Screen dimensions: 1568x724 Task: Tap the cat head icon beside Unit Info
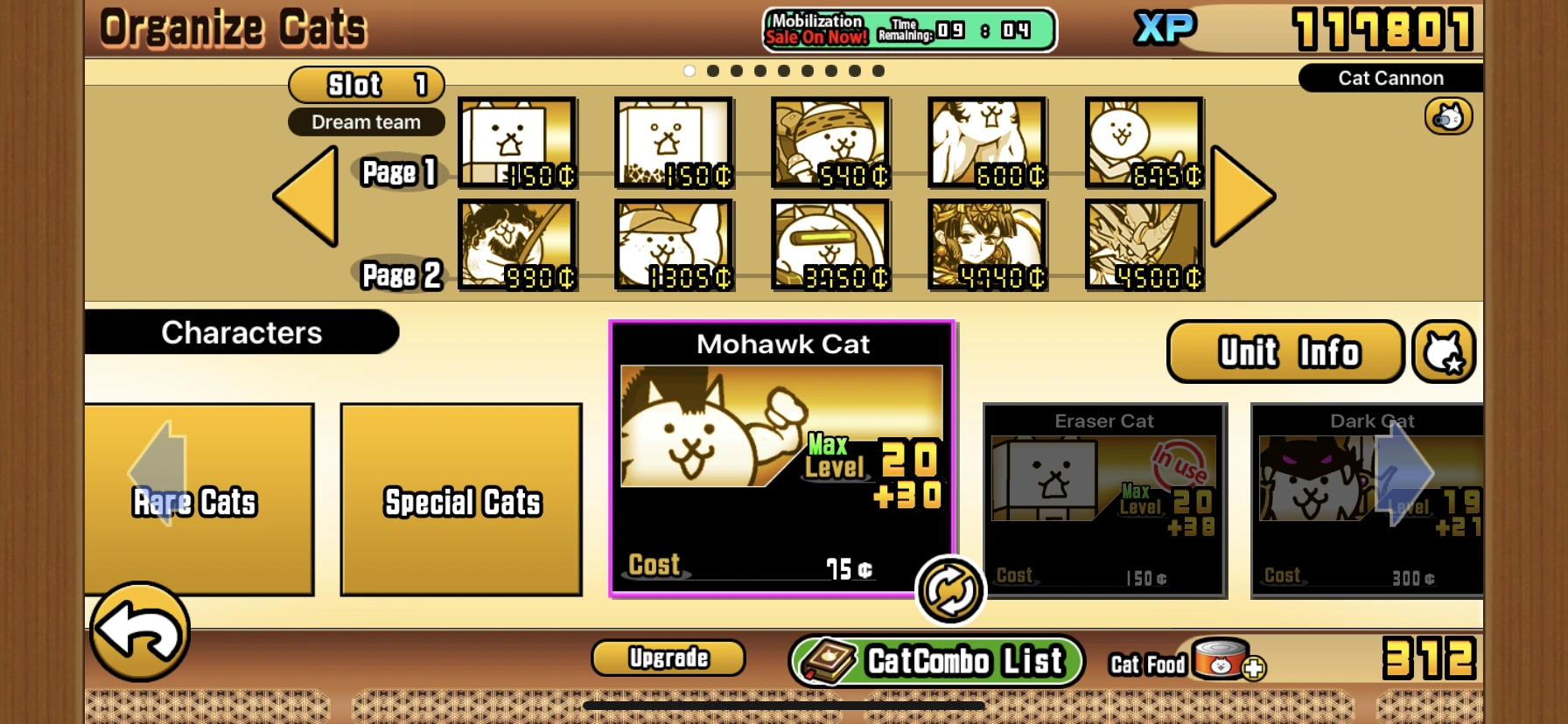point(1445,351)
